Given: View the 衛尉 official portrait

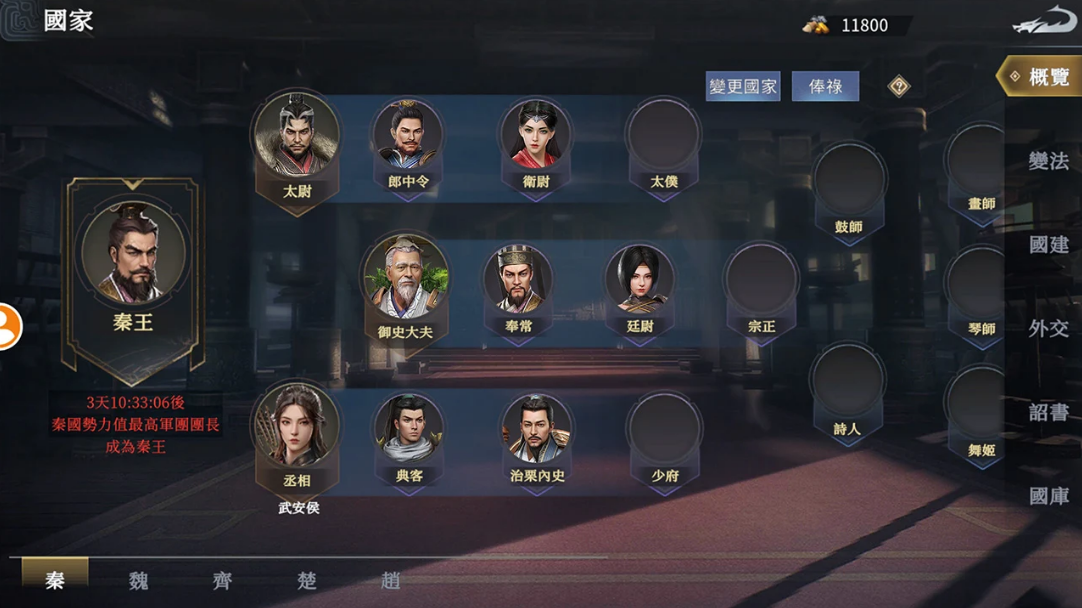Looking at the screenshot, I should pyautogui.click(x=536, y=136).
